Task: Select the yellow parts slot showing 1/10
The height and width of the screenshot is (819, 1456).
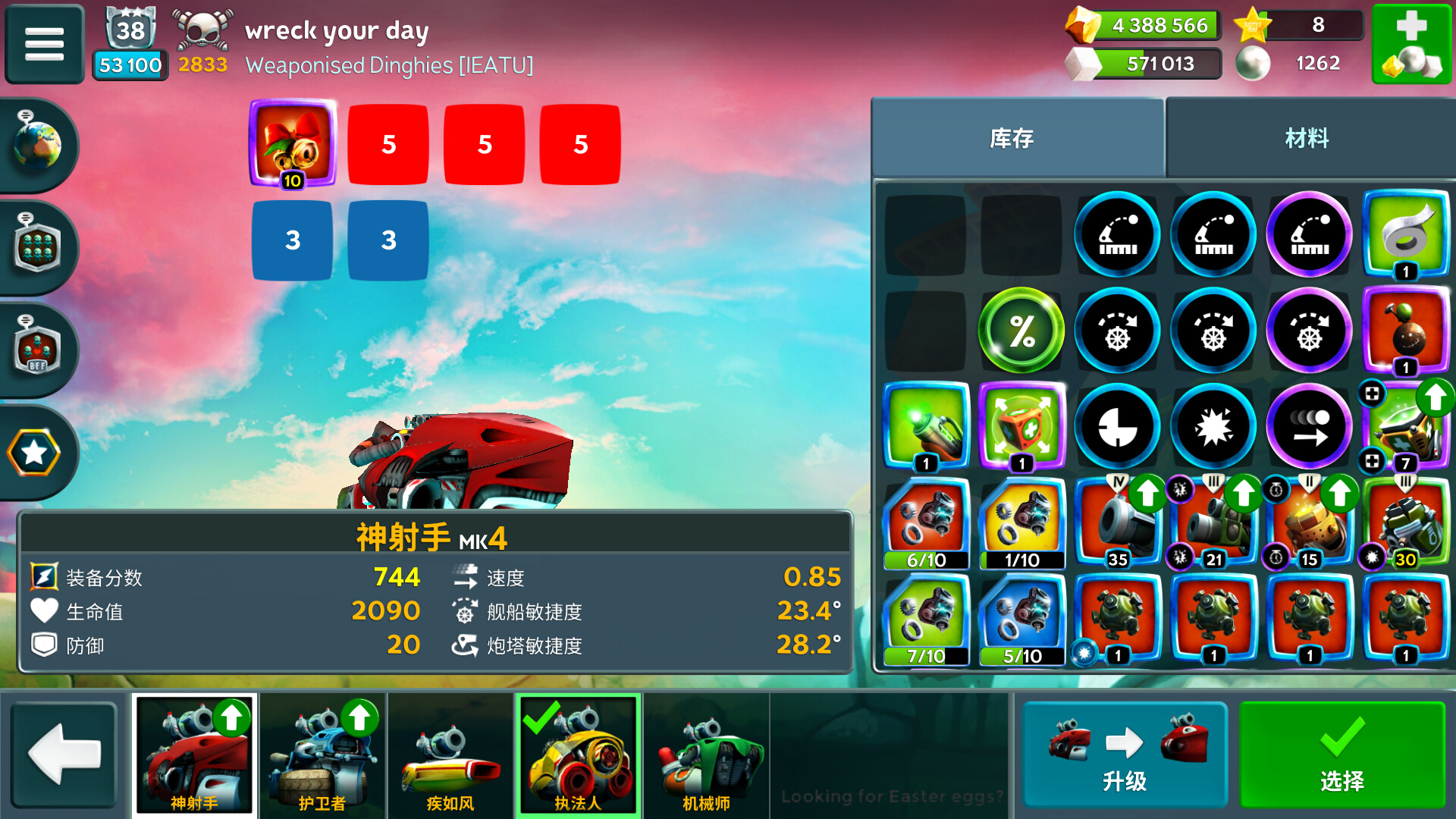Action: pos(1021,523)
